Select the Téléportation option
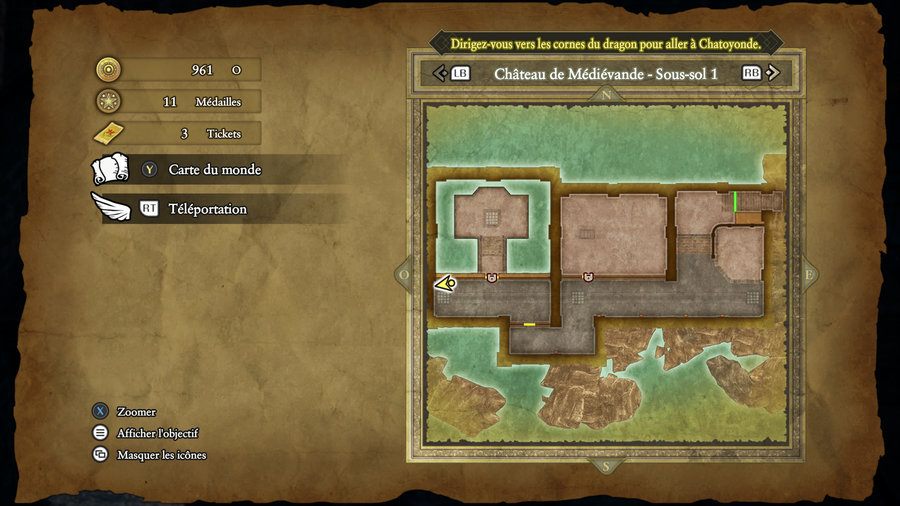 click(207, 209)
